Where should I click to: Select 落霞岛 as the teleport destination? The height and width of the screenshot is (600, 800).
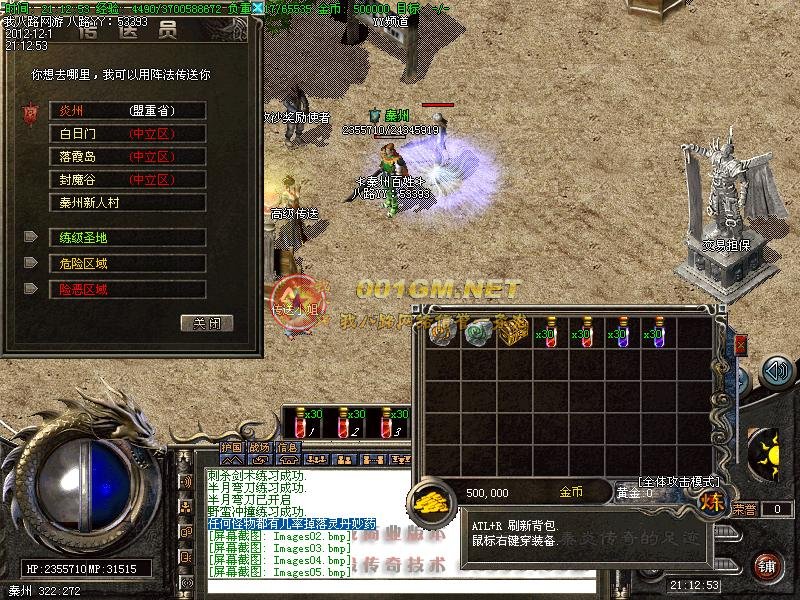pos(128,157)
